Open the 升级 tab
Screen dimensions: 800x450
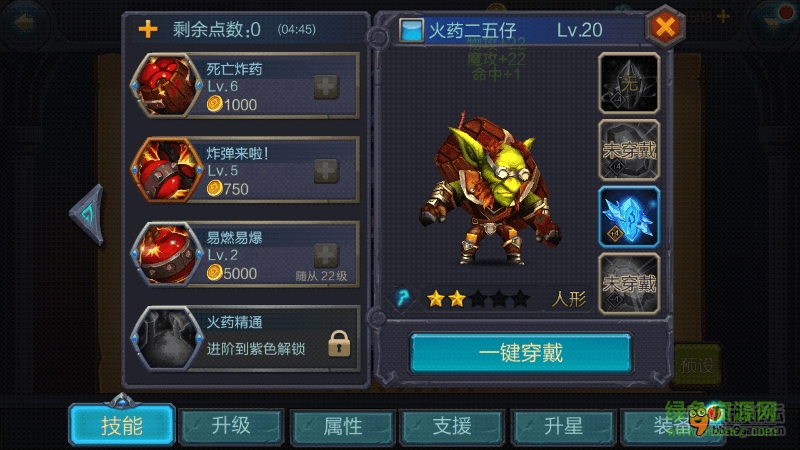point(231,425)
